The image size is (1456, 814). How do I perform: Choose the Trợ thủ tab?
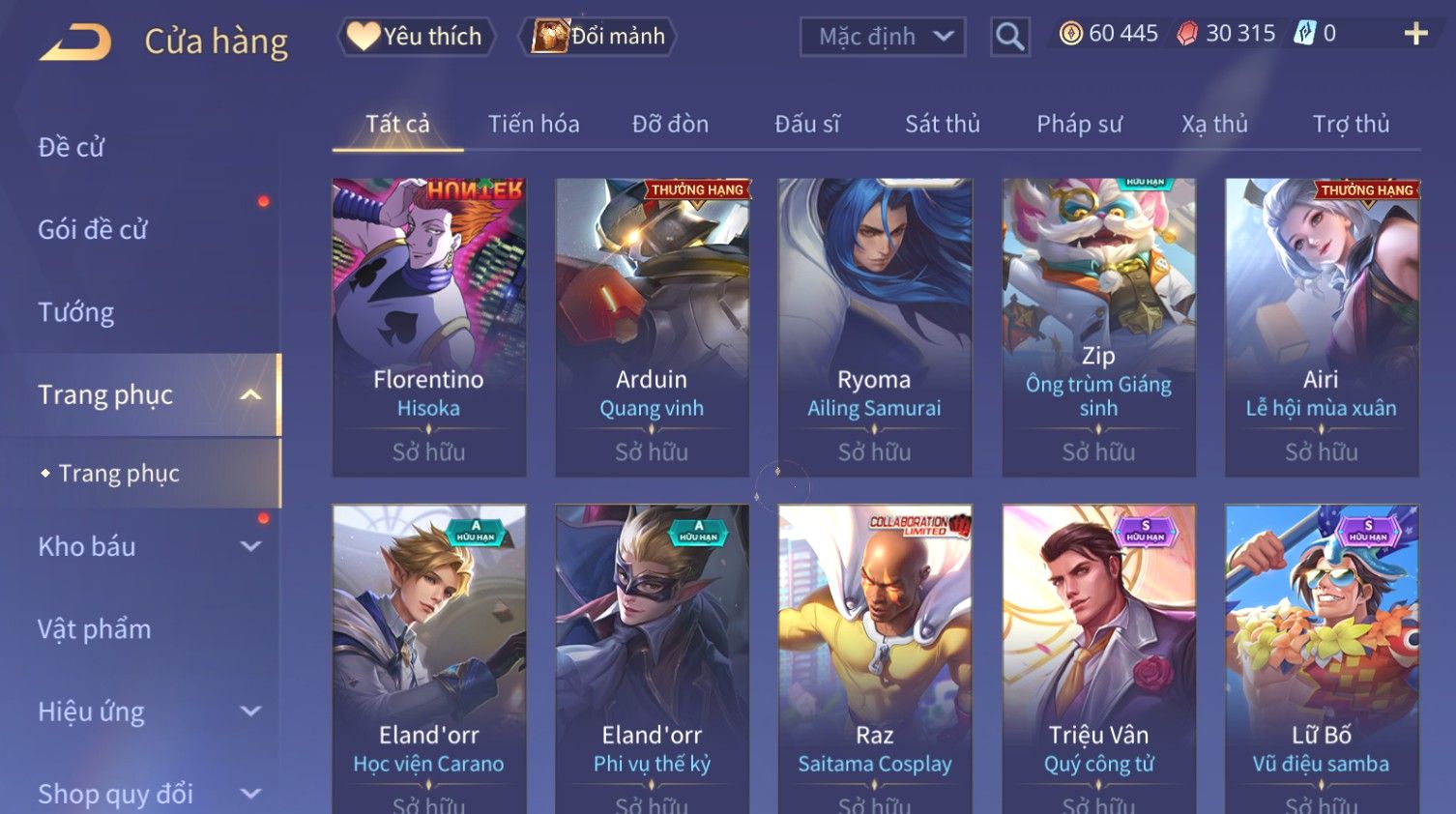[x=1351, y=124]
